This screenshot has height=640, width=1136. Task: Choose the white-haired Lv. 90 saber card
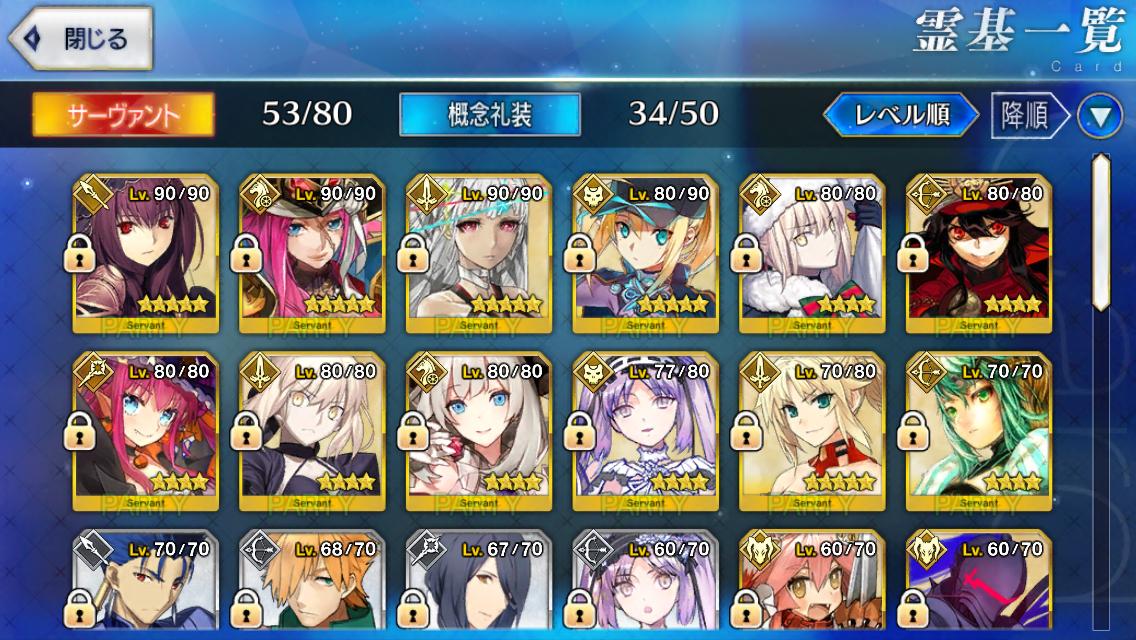pos(479,252)
